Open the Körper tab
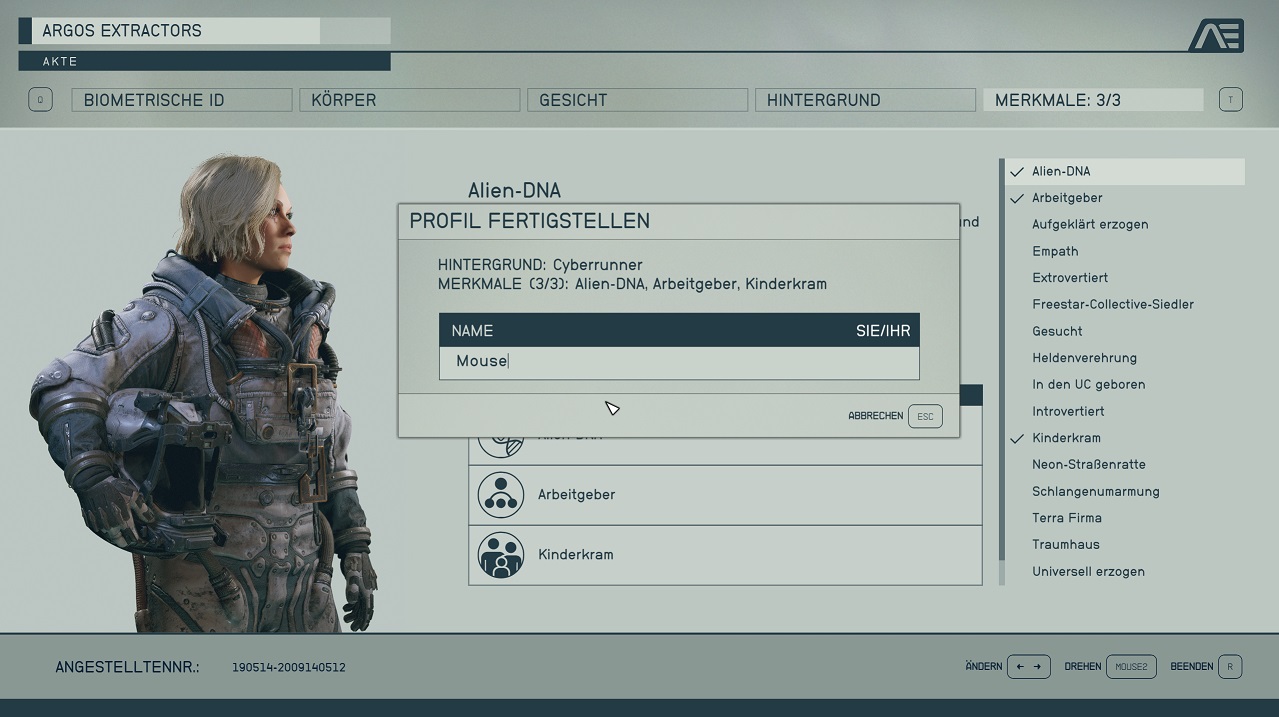Image resolution: width=1279 pixels, height=717 pixels. click(409, 100)
